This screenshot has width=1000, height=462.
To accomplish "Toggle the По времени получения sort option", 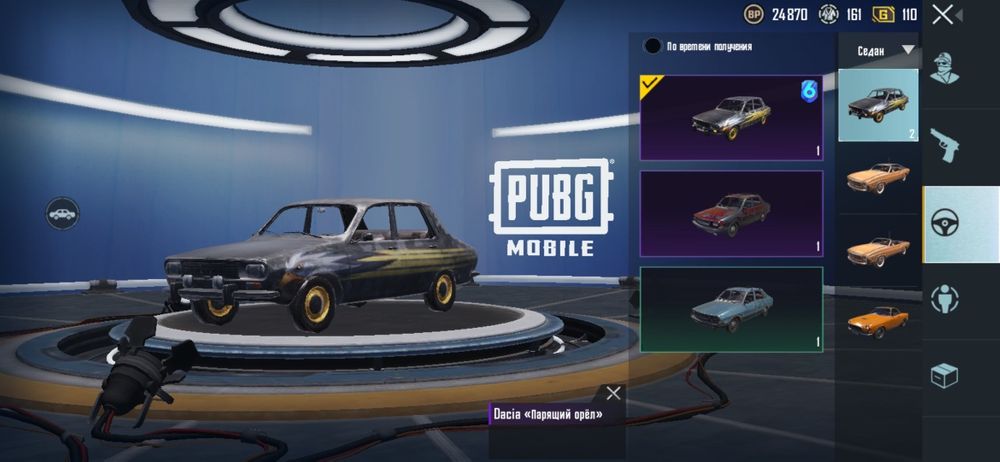I will (x=653, y=46).
